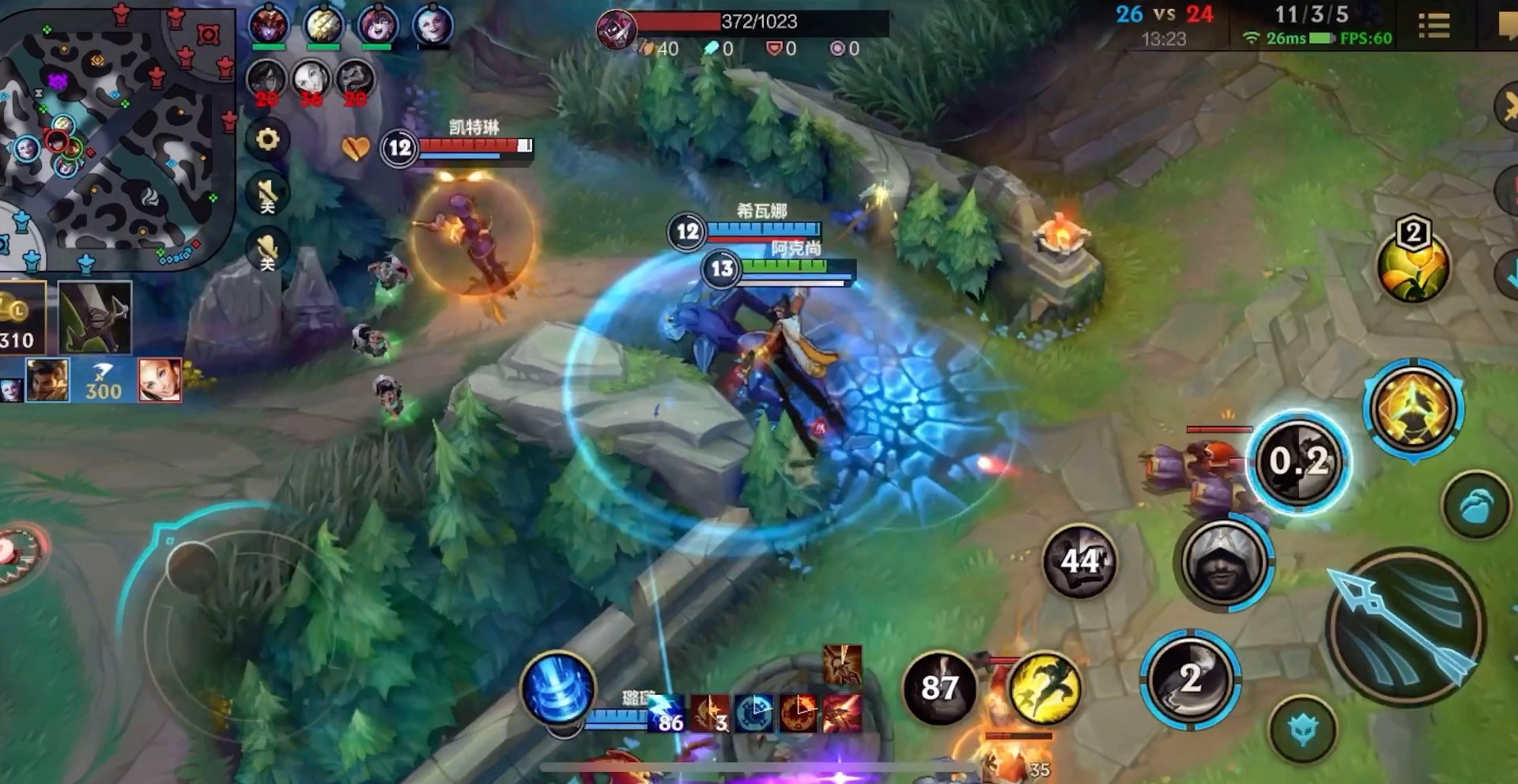This screenshot has height=784, width=1518.
Task: Activate the yellow running-figure Ghost spell
Action: point(1044,688)
